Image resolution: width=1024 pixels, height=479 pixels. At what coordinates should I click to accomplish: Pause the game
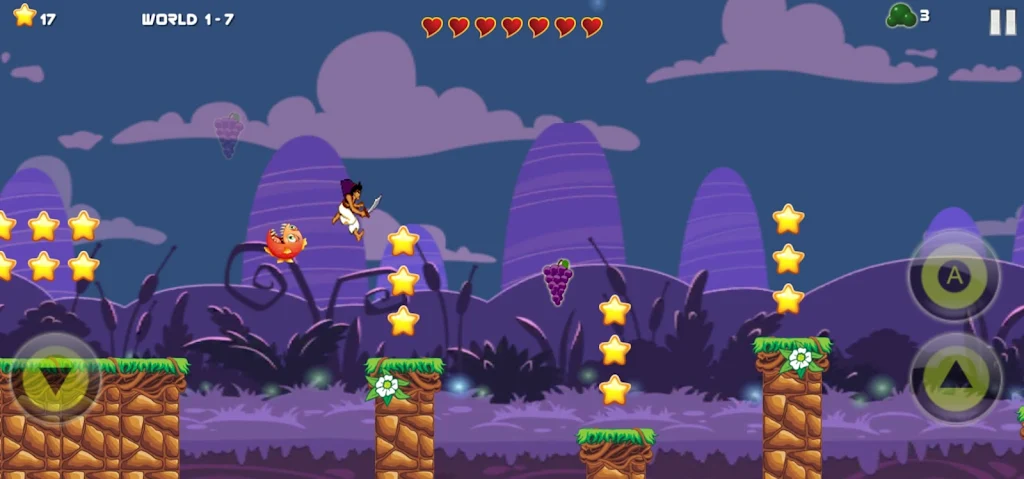click(1002, 22)
